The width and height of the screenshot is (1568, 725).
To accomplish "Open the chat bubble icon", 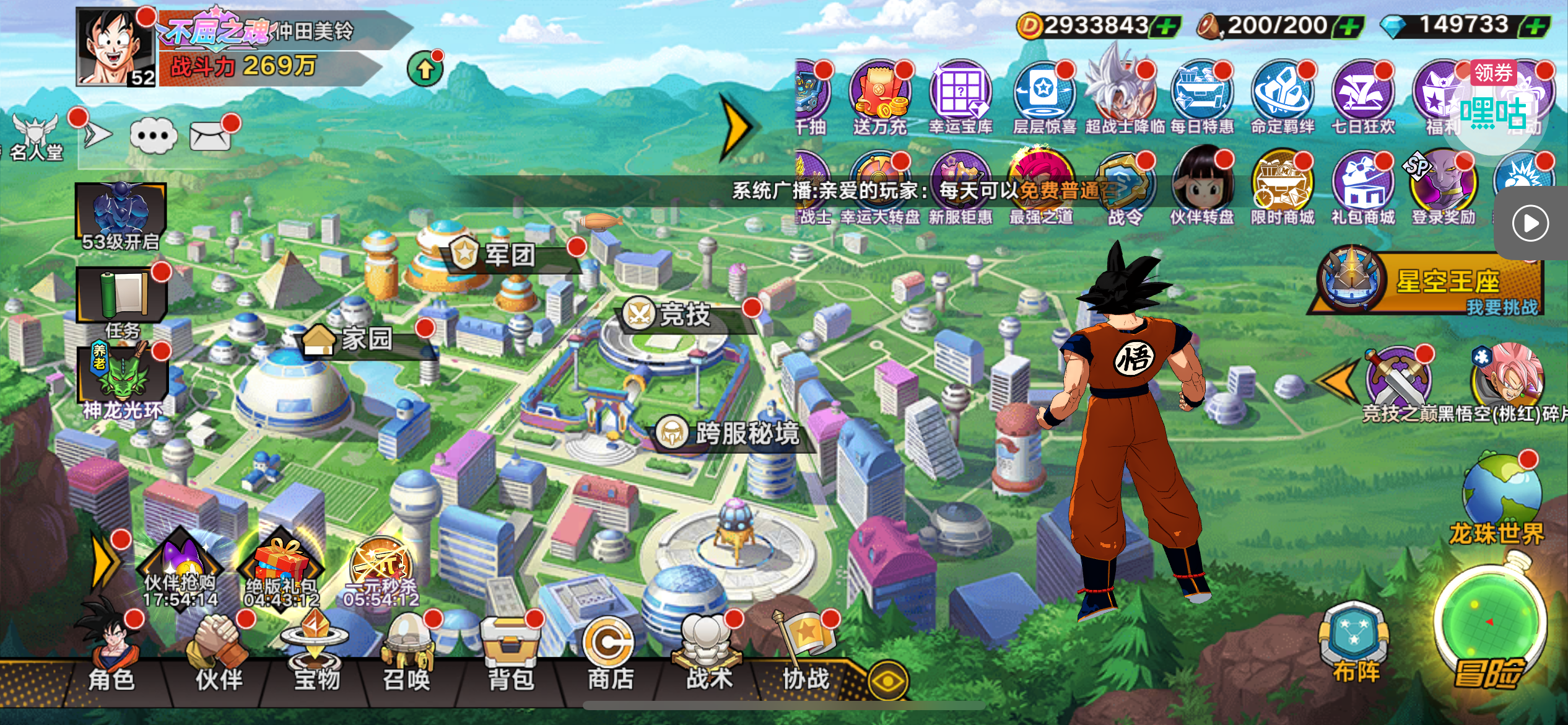I will [x=154, y=135].
